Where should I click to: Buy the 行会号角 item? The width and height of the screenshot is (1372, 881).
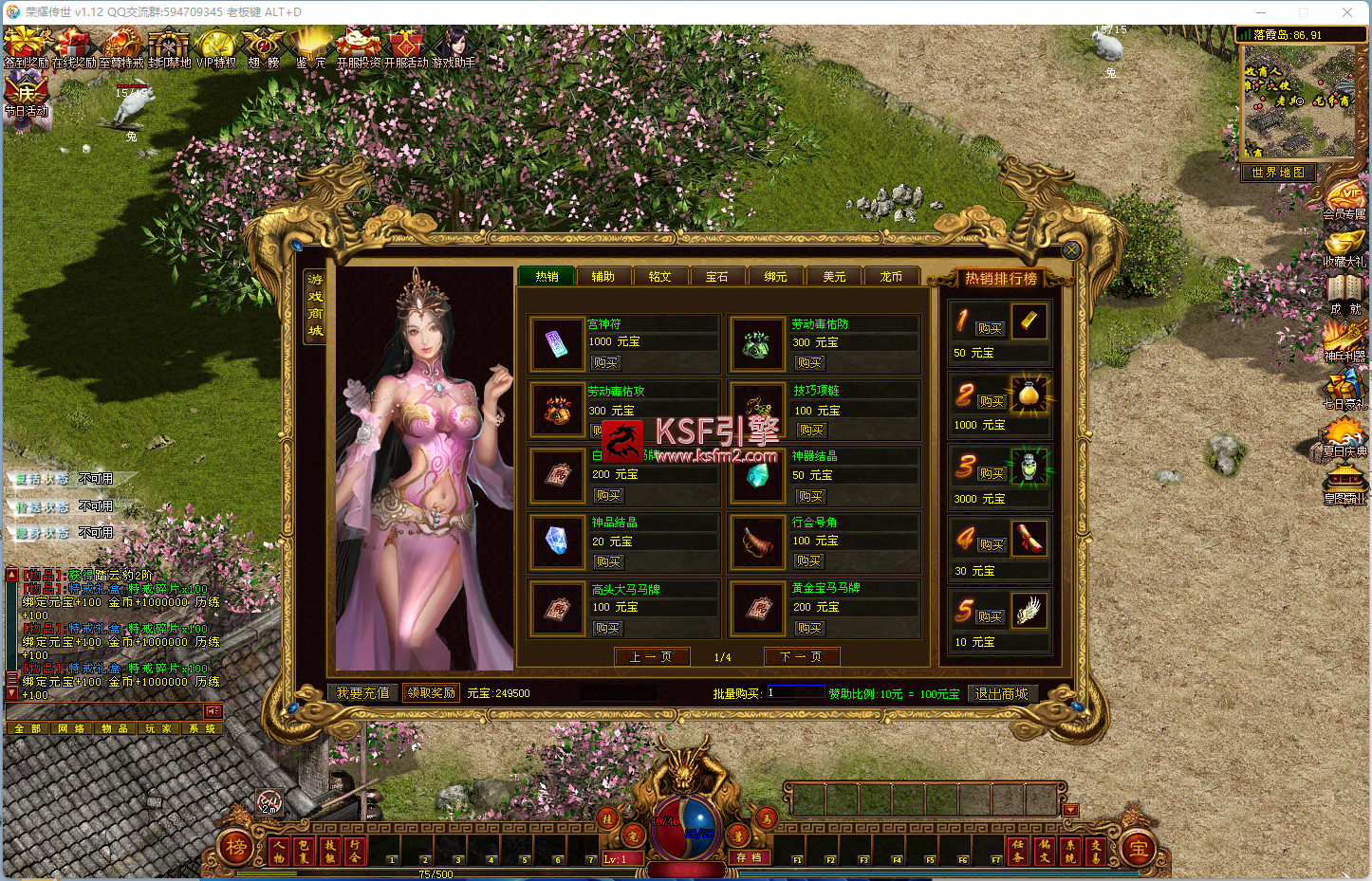[808, 561]
